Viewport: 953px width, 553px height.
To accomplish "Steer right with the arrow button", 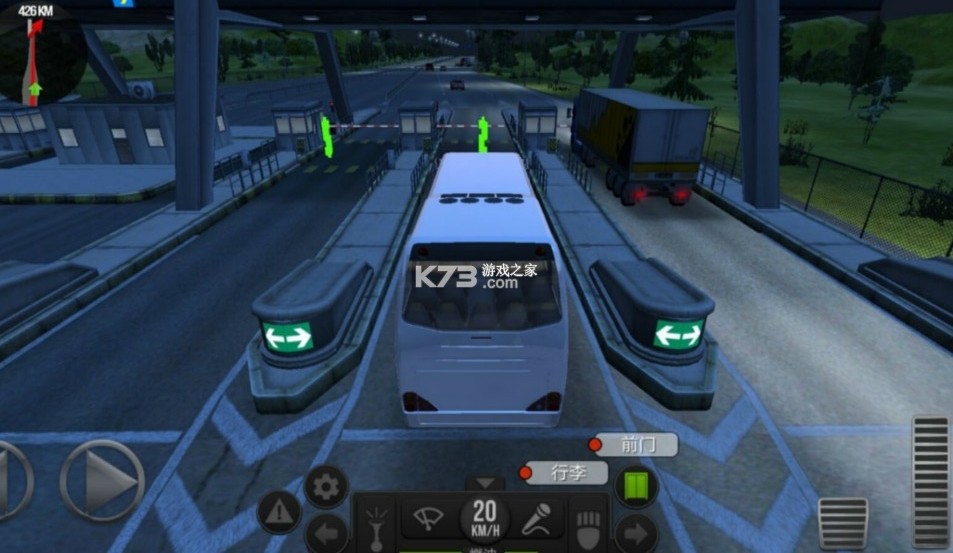I will click(102, 481).
